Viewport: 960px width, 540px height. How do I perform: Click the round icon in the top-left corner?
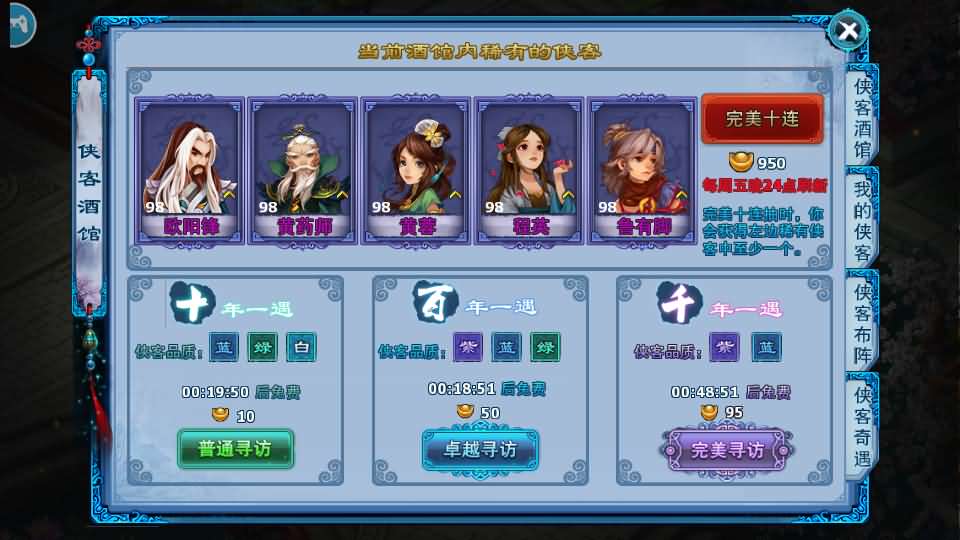pyautogui.click(x=17, y=25)
